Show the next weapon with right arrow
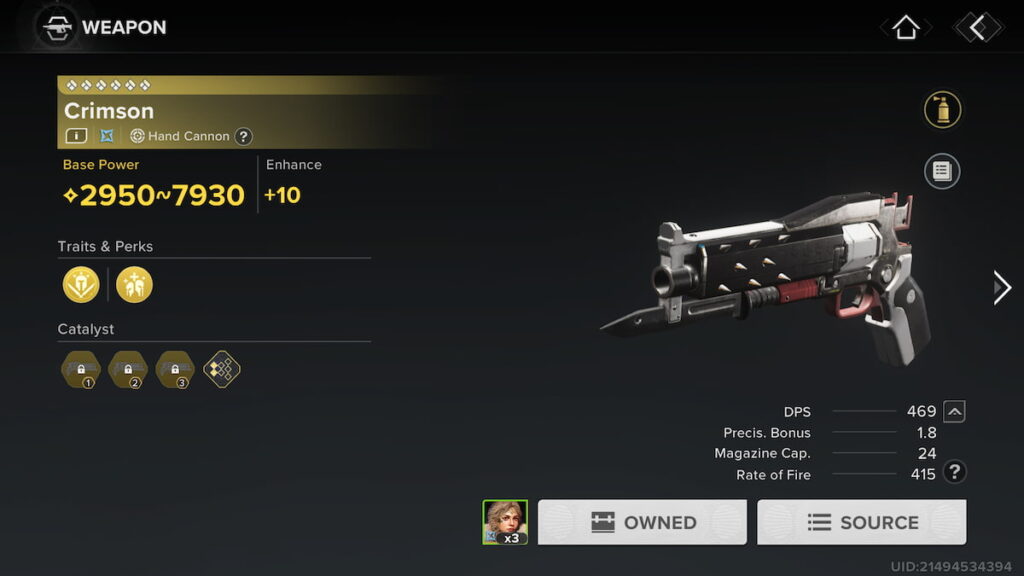This screenshot has width=1024, height=576. 1001,288
